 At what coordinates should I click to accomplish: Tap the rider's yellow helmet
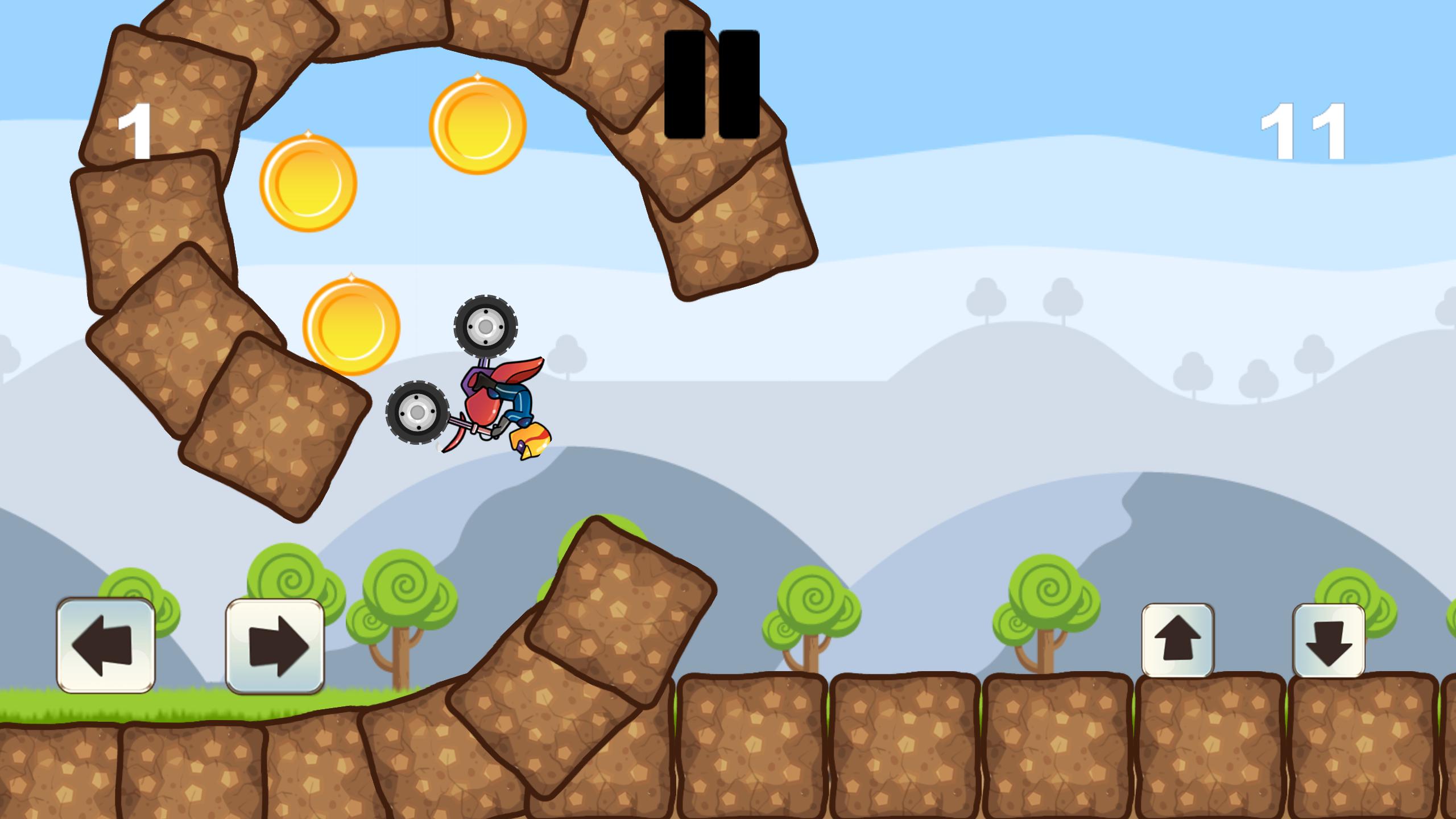(531, 441)
